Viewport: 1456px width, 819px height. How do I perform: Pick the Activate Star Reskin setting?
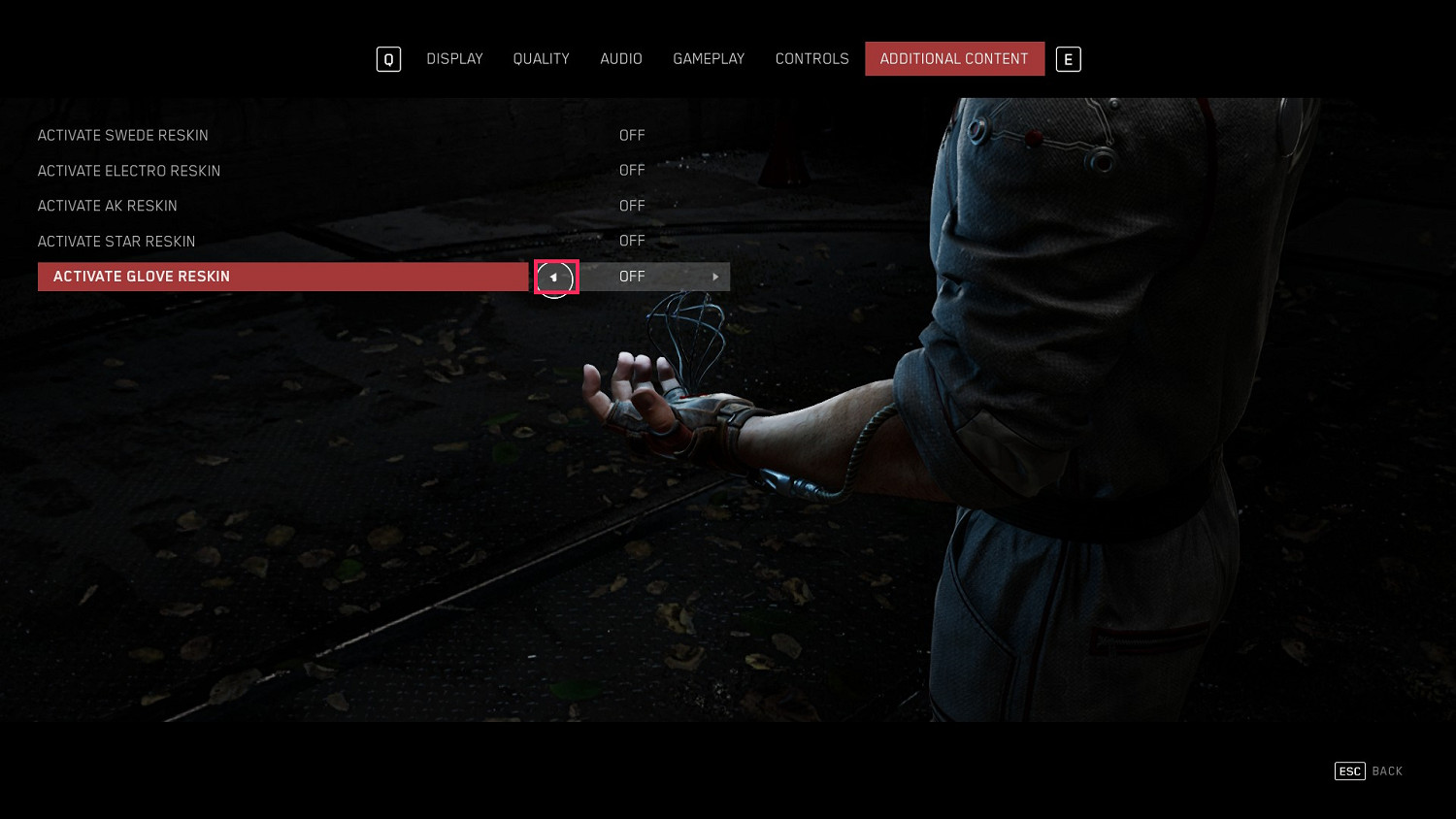coord(116,242)
